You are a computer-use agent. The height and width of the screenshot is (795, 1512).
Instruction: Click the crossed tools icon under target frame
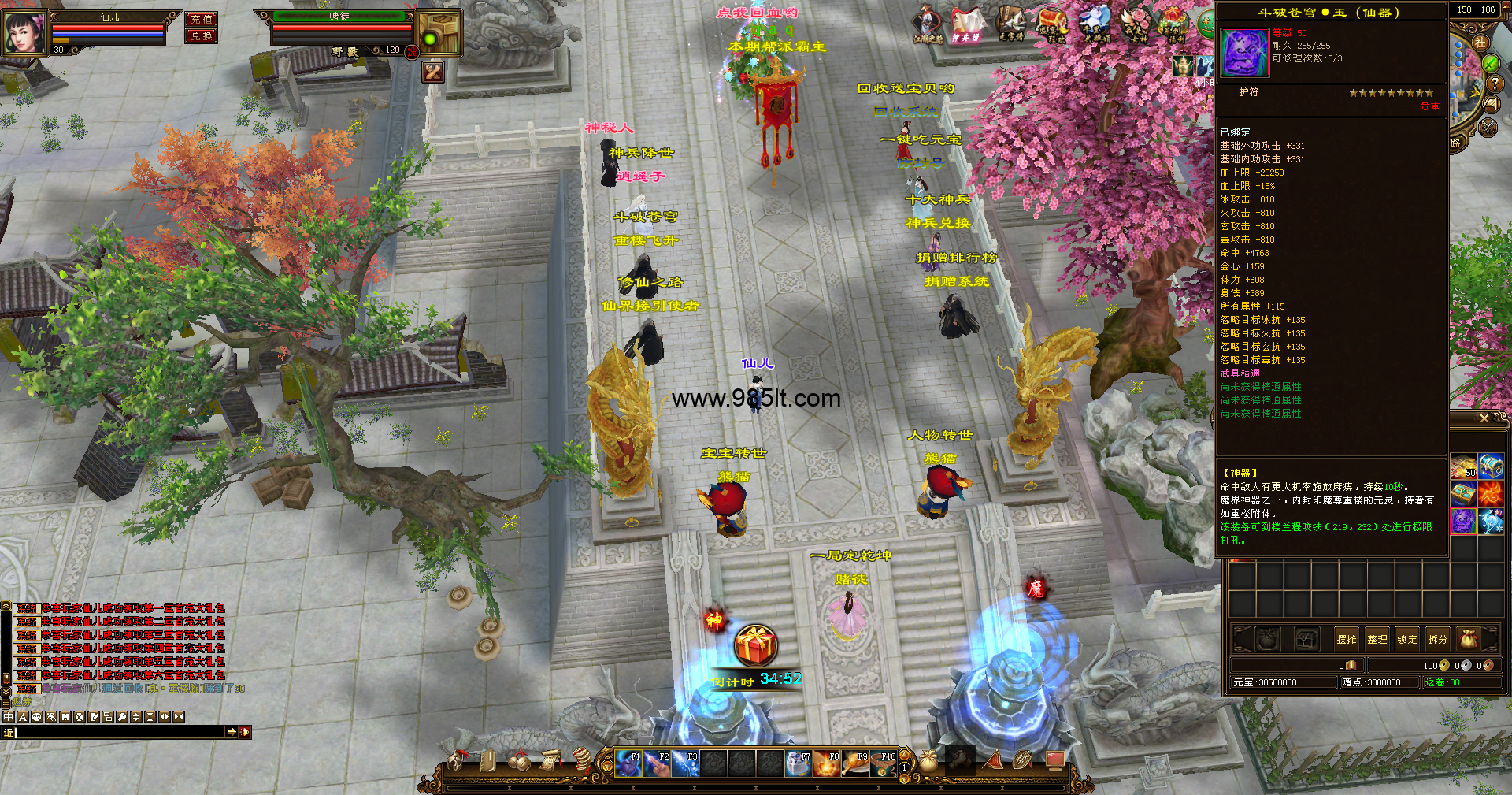tap(433, 72)
